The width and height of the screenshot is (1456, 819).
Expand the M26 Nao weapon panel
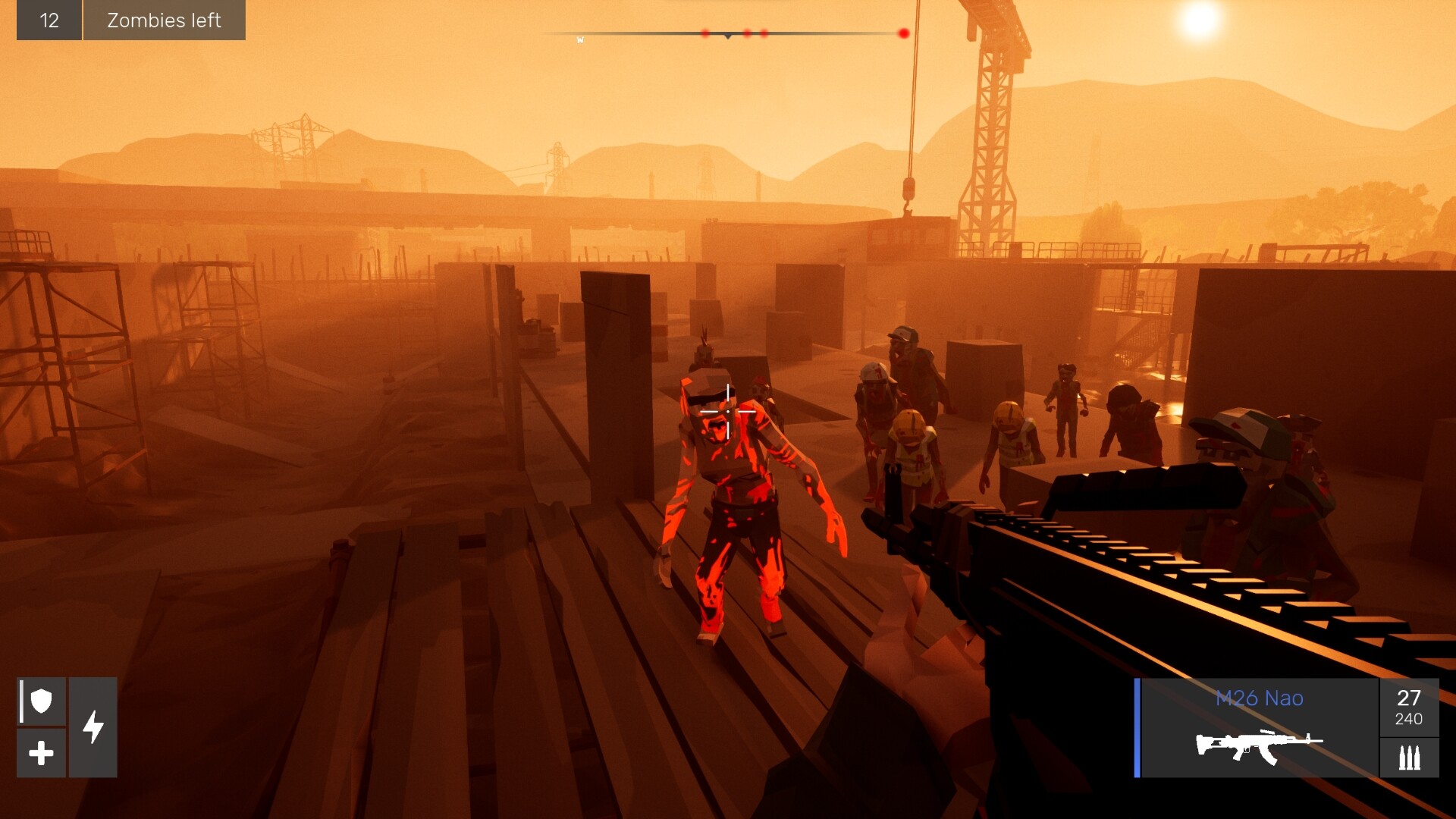pyautogui.click(x=1259, y=728)
